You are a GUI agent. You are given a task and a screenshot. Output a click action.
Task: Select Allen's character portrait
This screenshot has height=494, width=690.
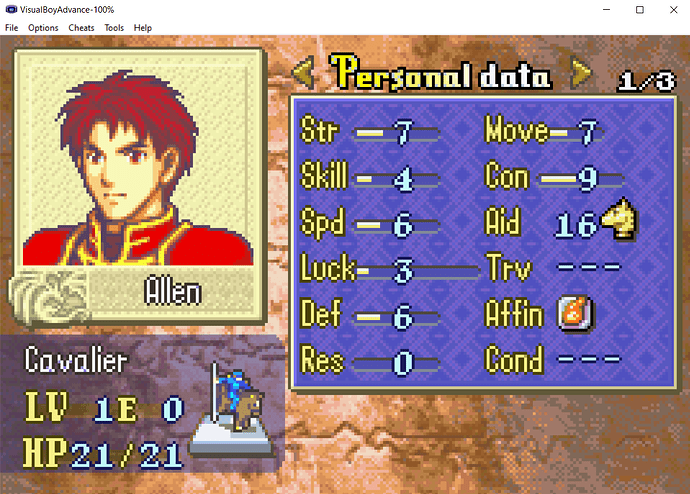(x=140, y=159)
